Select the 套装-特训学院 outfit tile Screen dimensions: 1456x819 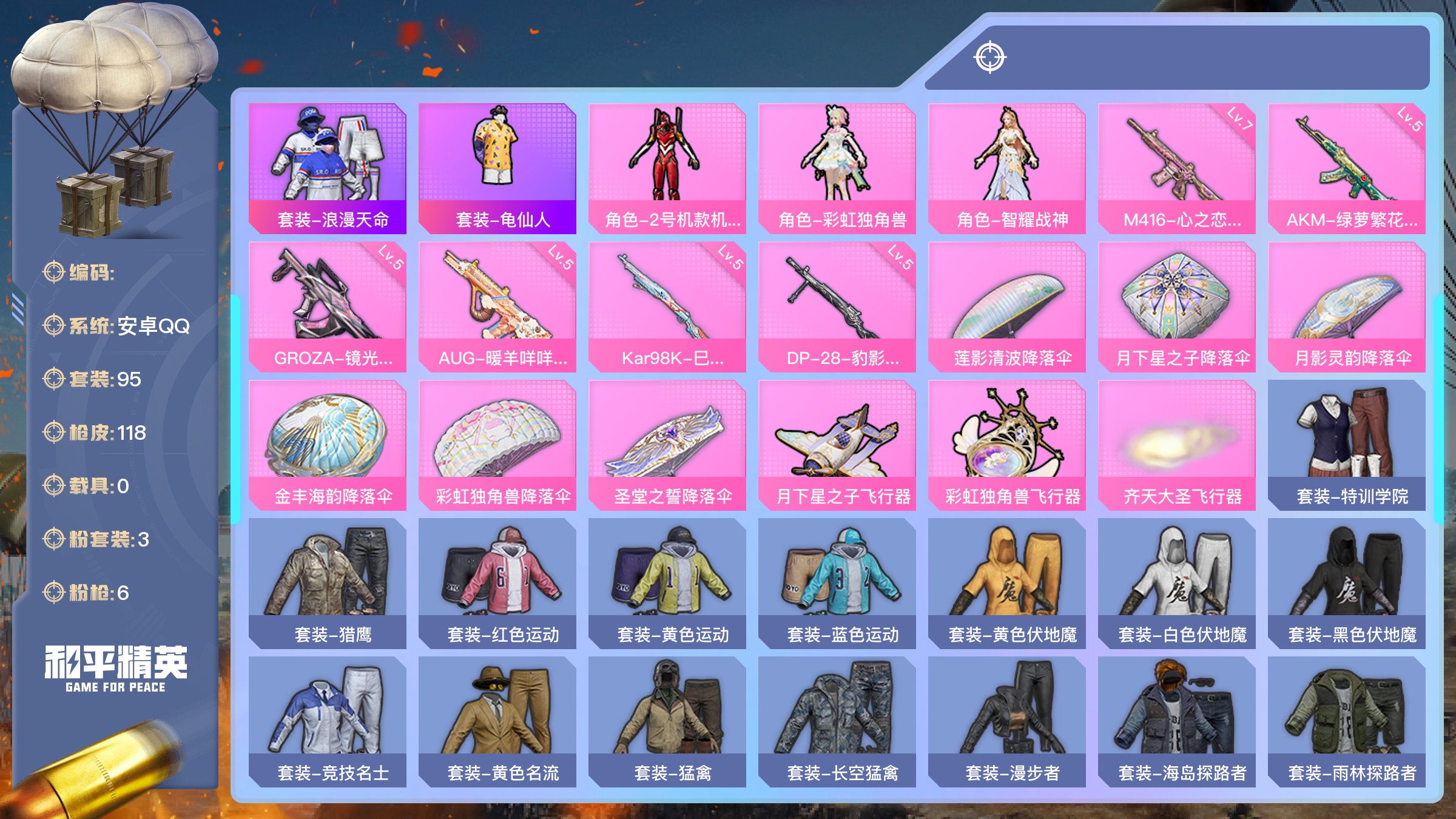[1347, 445]
